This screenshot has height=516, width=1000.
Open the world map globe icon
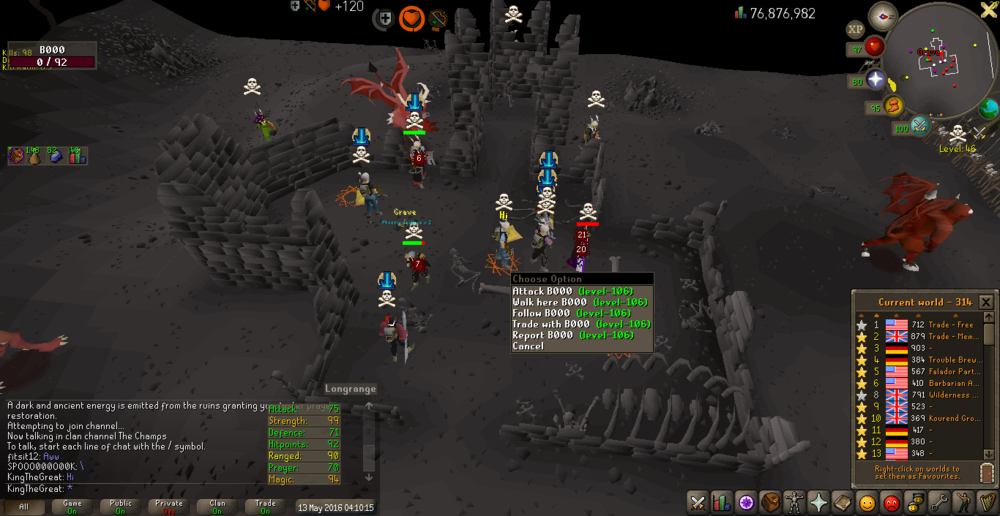(988, 108)
